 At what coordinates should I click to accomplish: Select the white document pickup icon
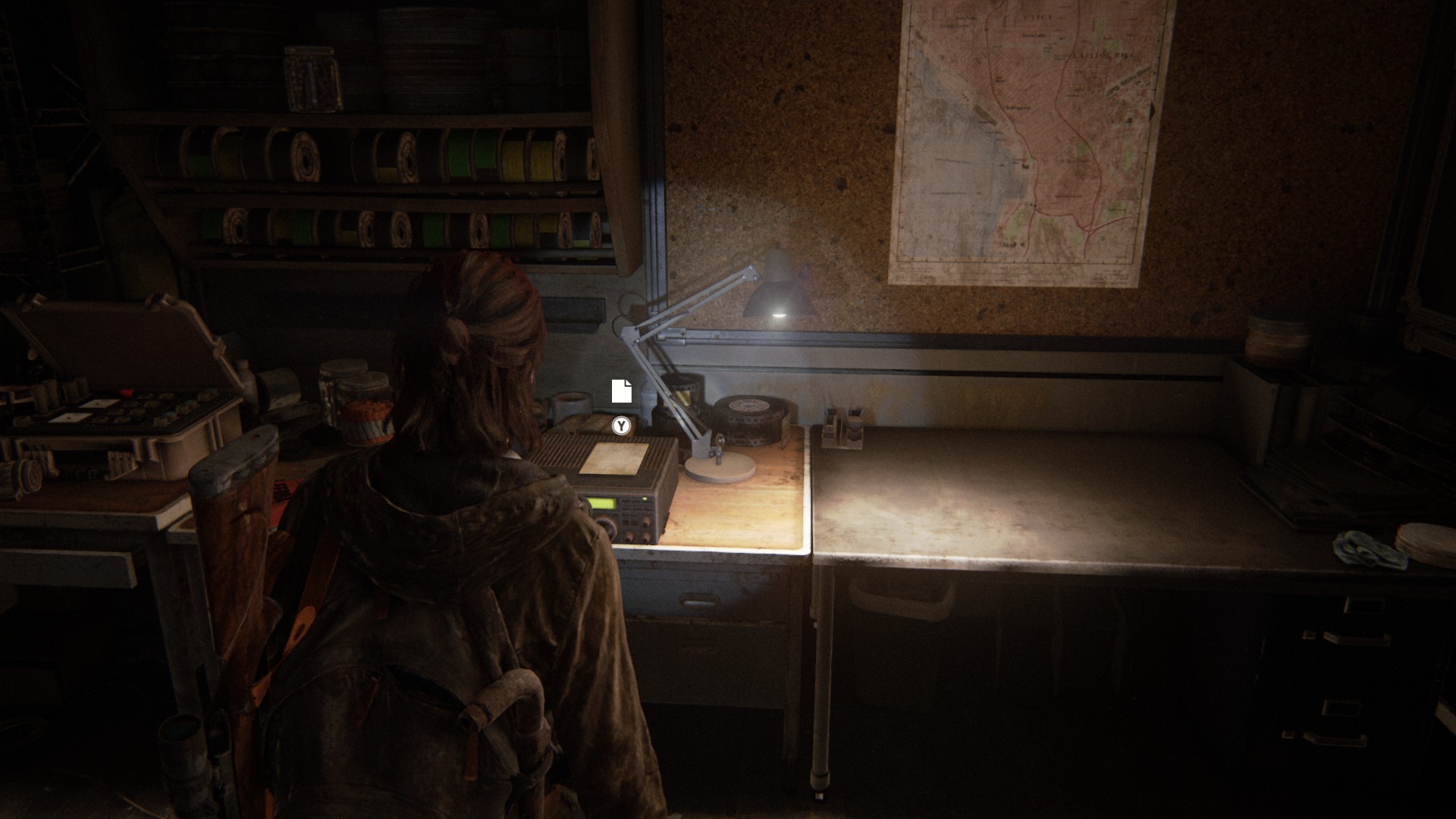coord(621,391)
